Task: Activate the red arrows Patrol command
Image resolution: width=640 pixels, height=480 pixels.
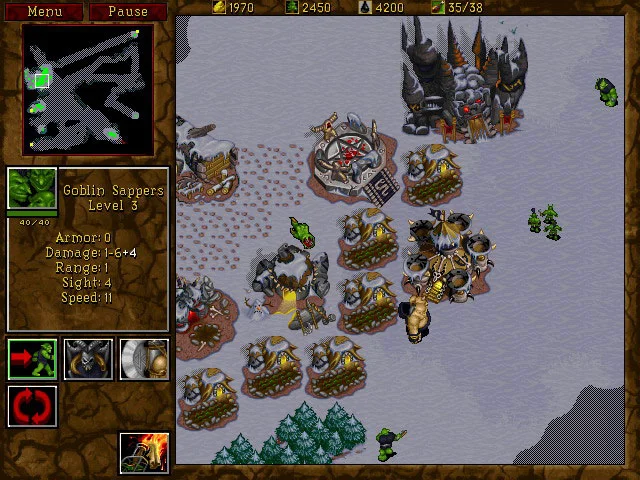Action: point(32,406)
